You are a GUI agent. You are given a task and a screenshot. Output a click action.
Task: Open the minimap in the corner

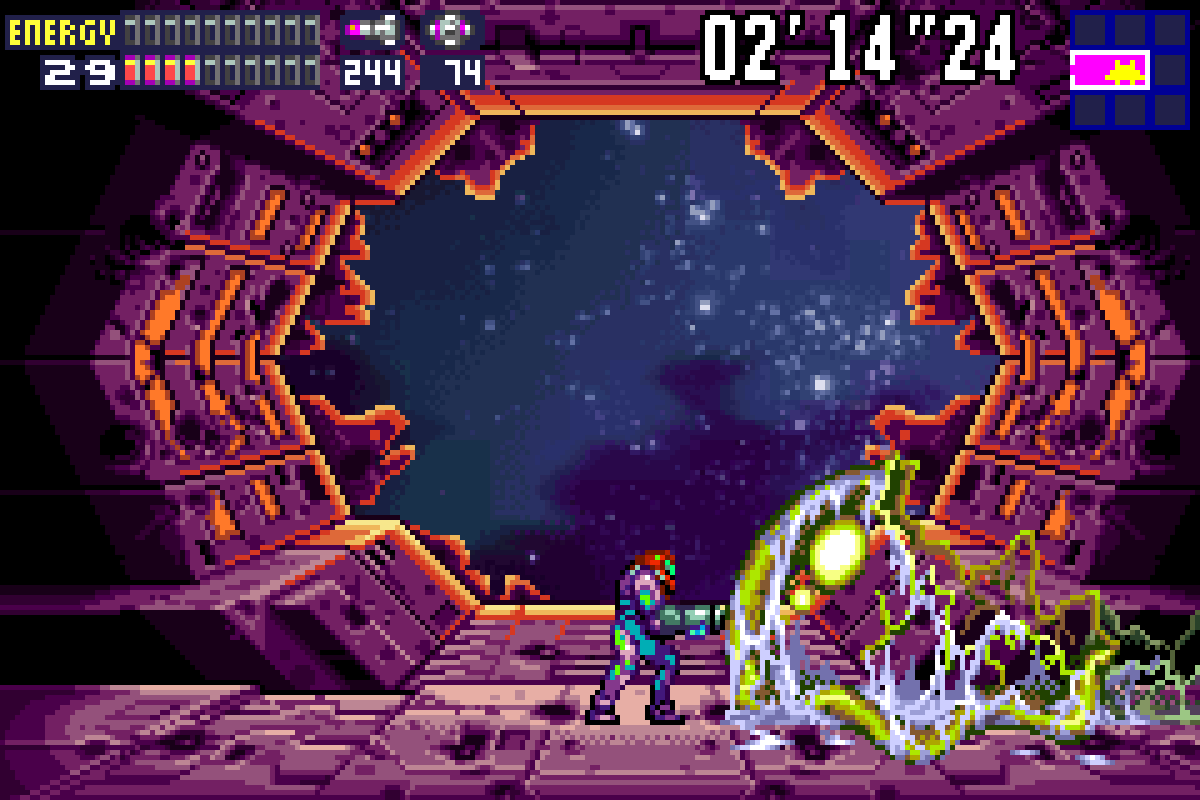(1128, 70)
